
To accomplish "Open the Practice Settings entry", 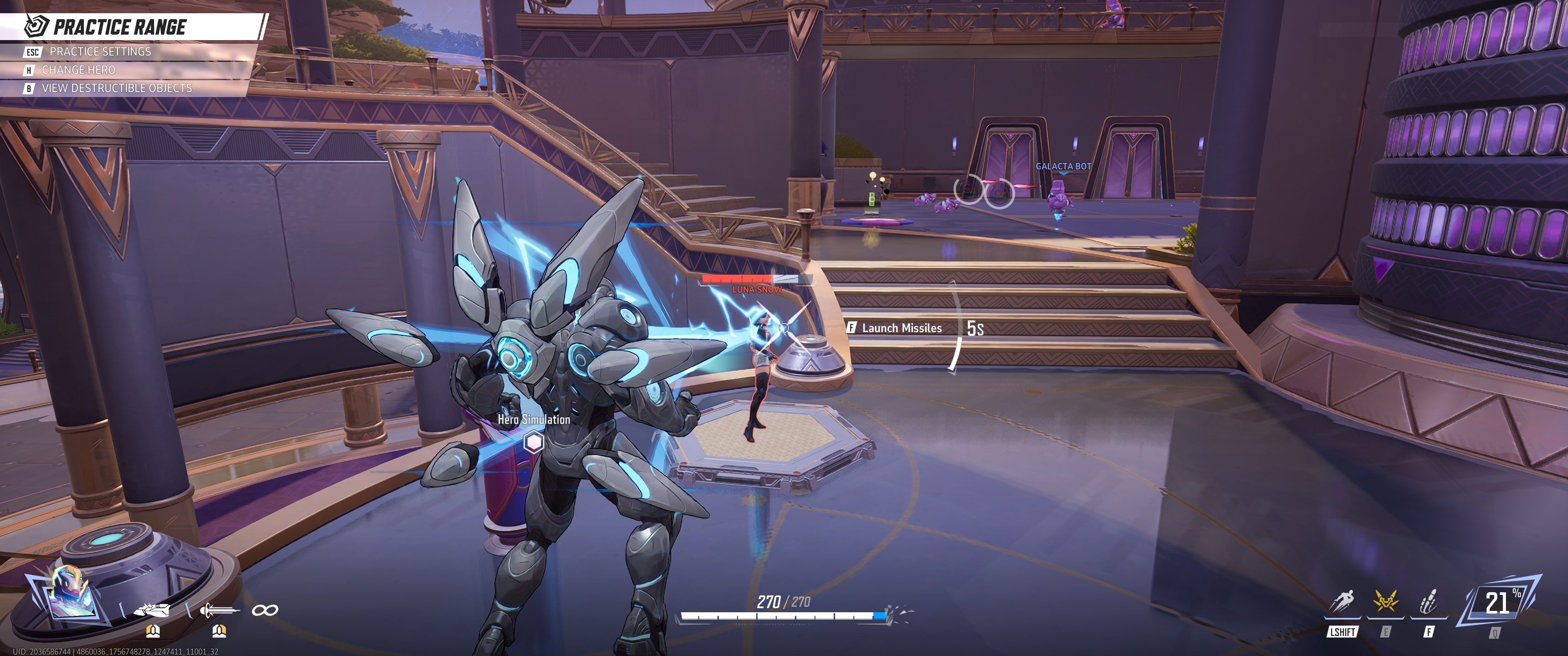I will 100,52.
